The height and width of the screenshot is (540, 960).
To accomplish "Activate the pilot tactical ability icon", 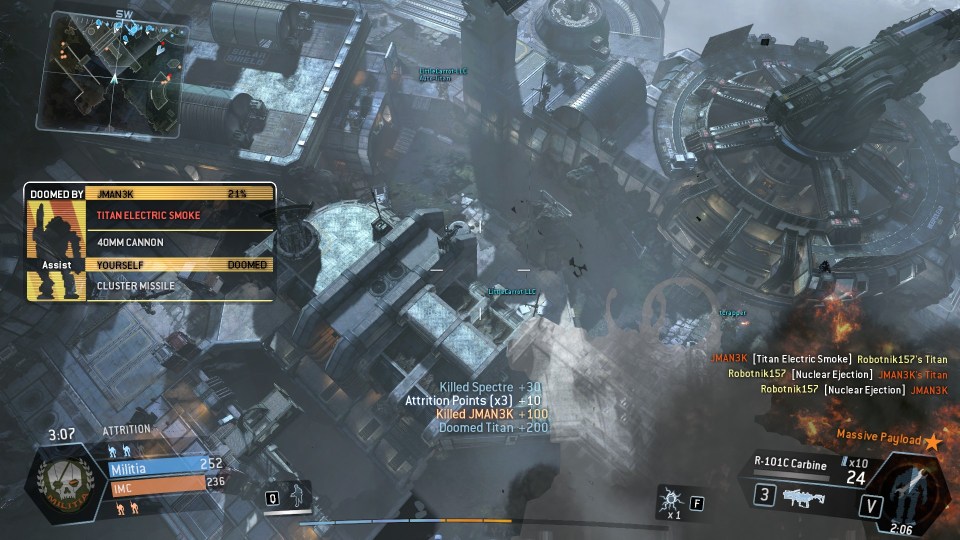I will point(297,496).
